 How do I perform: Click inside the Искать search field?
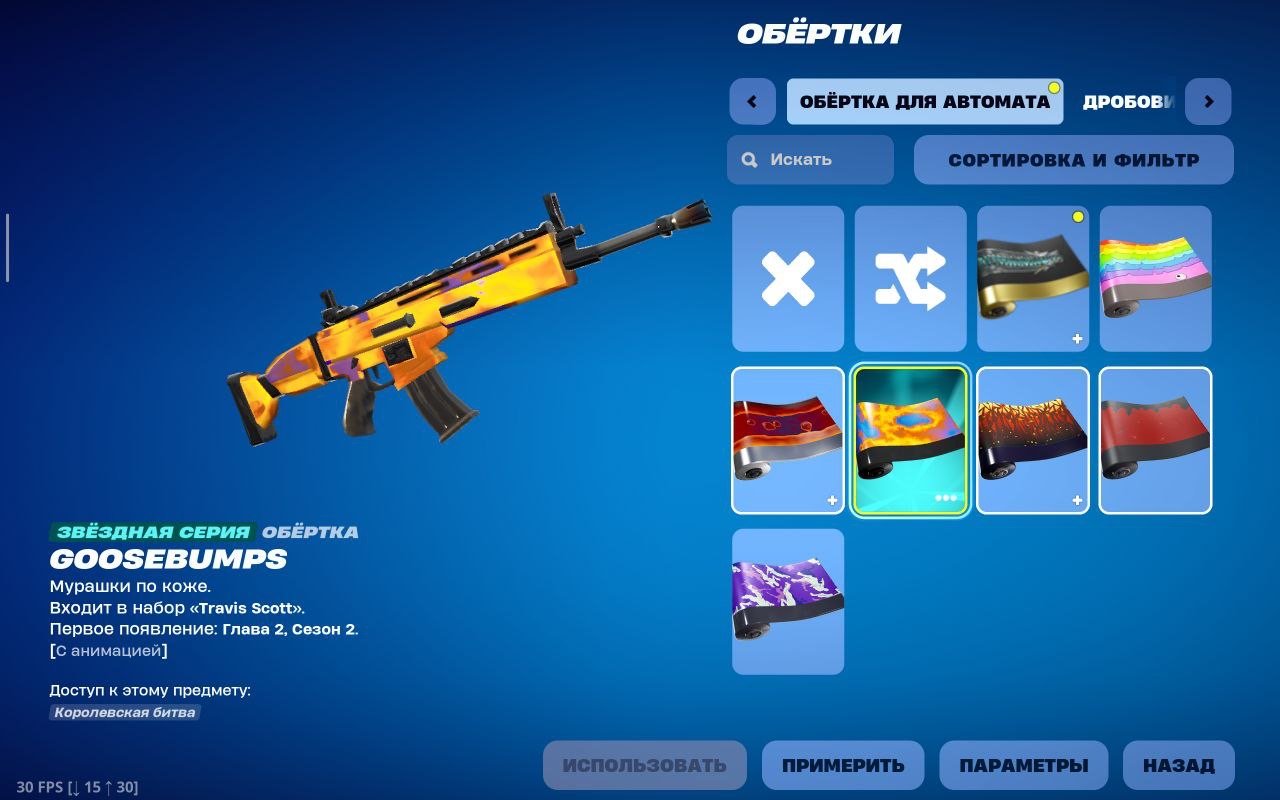[x=810, y=159]
